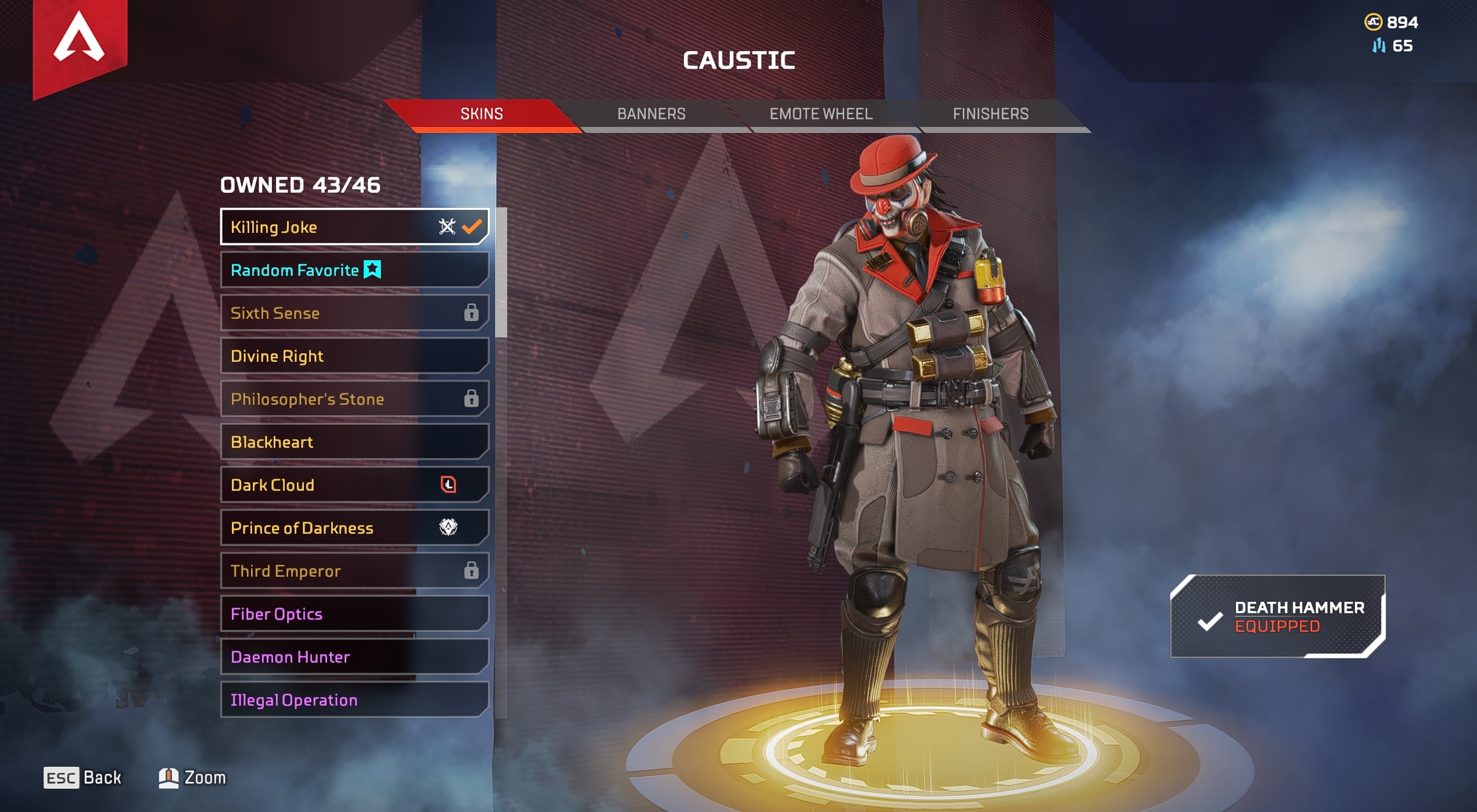Show the Finishers tab
Screen dimensions: 1477x812
pyautogui.click(x=990, y=114)
